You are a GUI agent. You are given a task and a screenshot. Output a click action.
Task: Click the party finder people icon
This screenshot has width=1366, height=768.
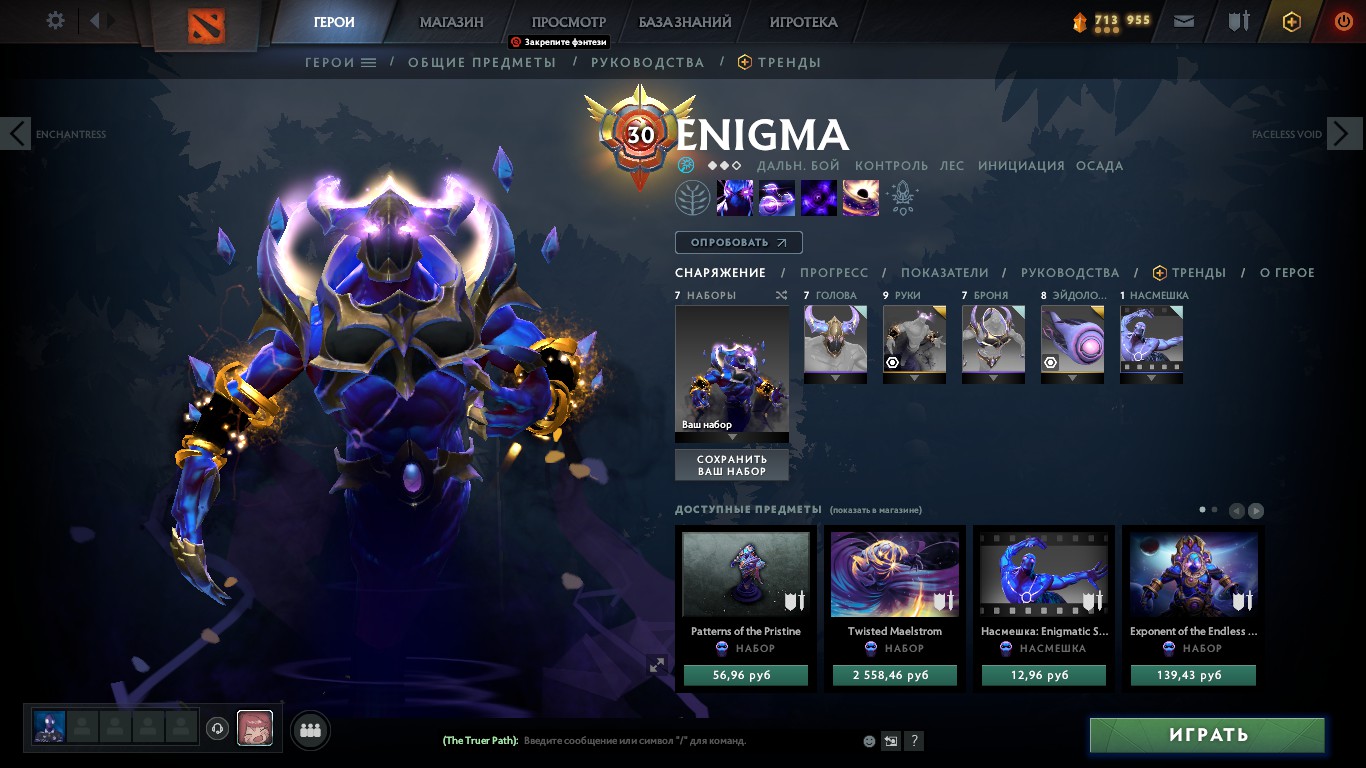[310, 729]
